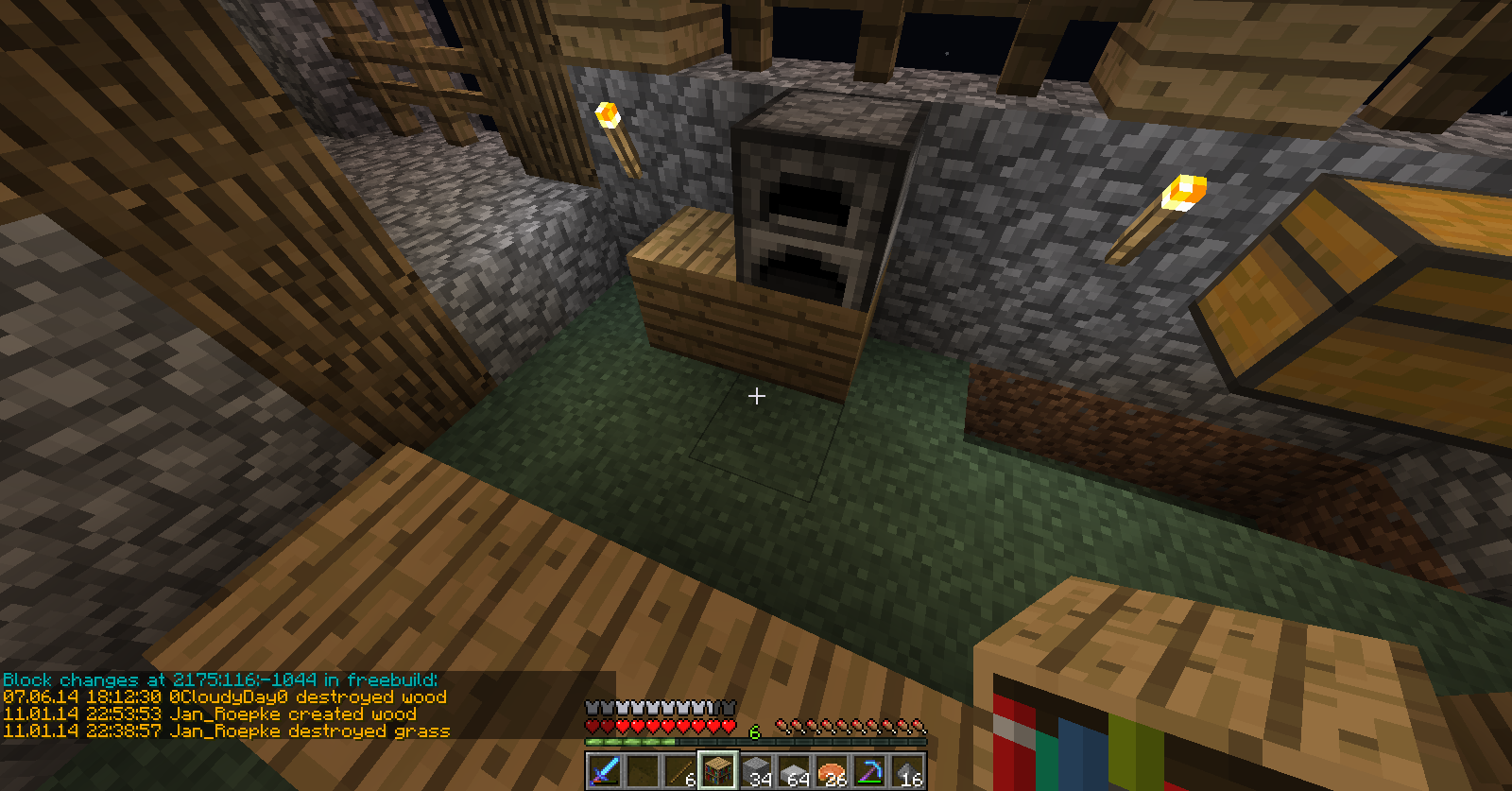Select the stick stack of 6
This screenshot has width=1512, height=791.
click(x=680, y=771)
